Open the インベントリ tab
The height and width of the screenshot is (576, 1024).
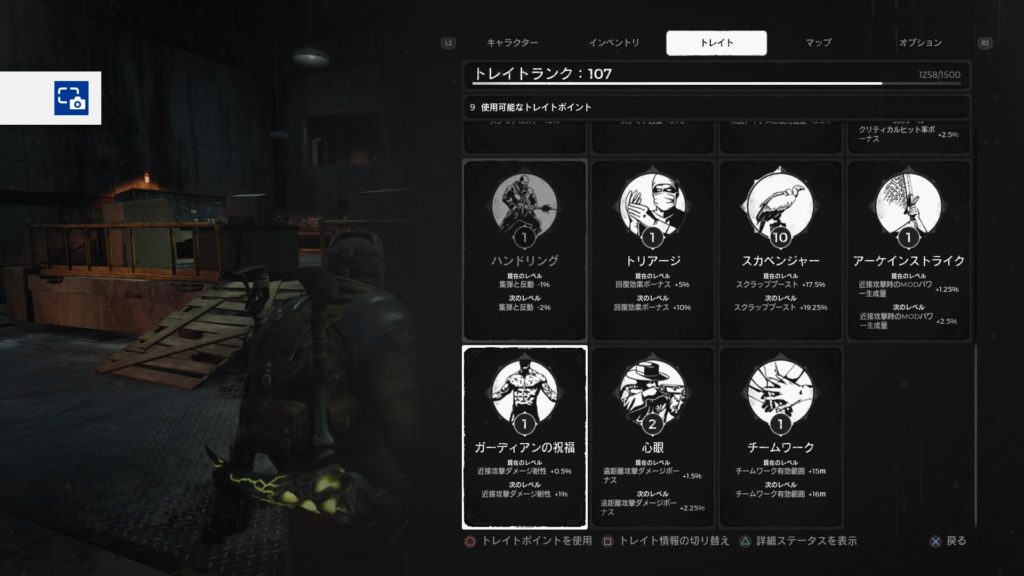tap(613, 43)
